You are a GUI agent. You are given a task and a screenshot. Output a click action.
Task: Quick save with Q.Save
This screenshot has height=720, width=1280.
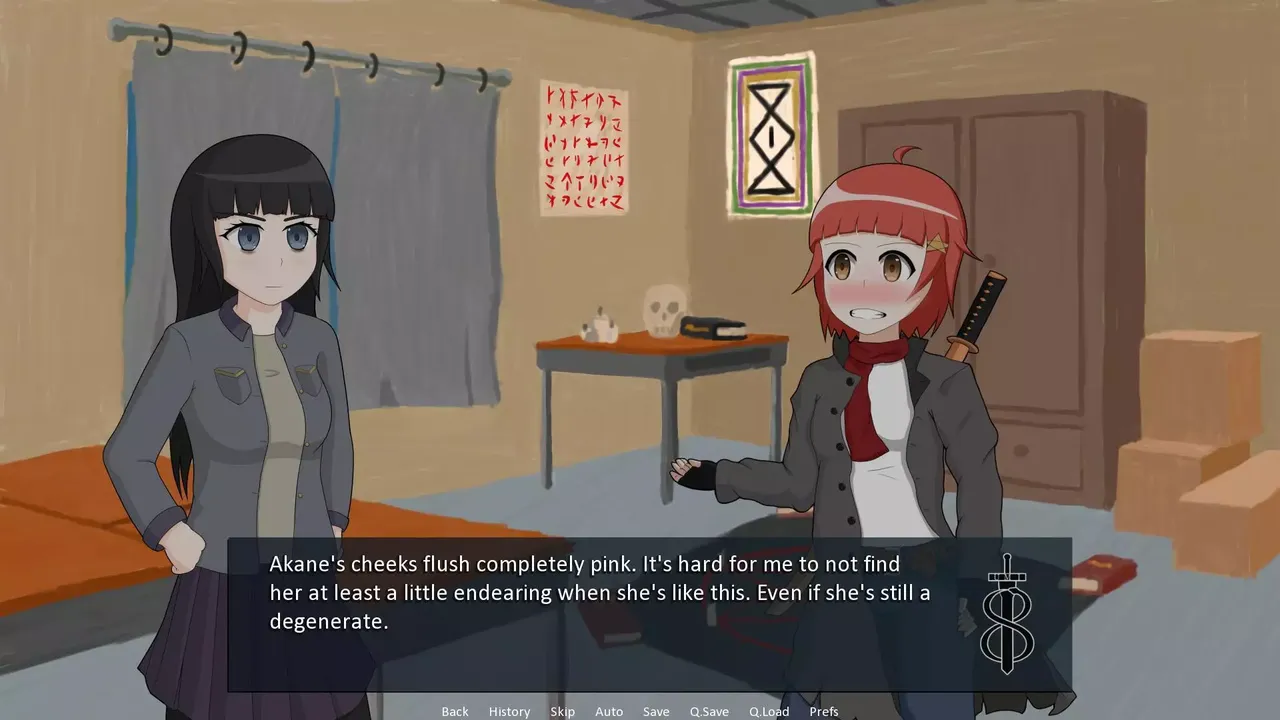coord(709,711)
